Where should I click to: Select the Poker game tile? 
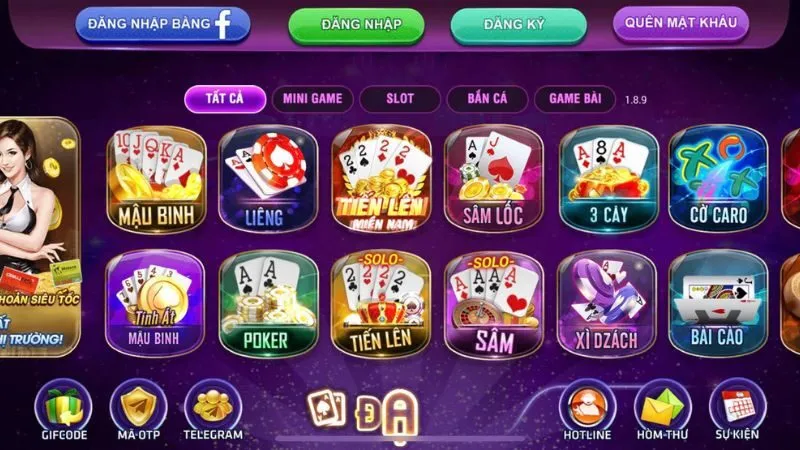click(268, 304)
